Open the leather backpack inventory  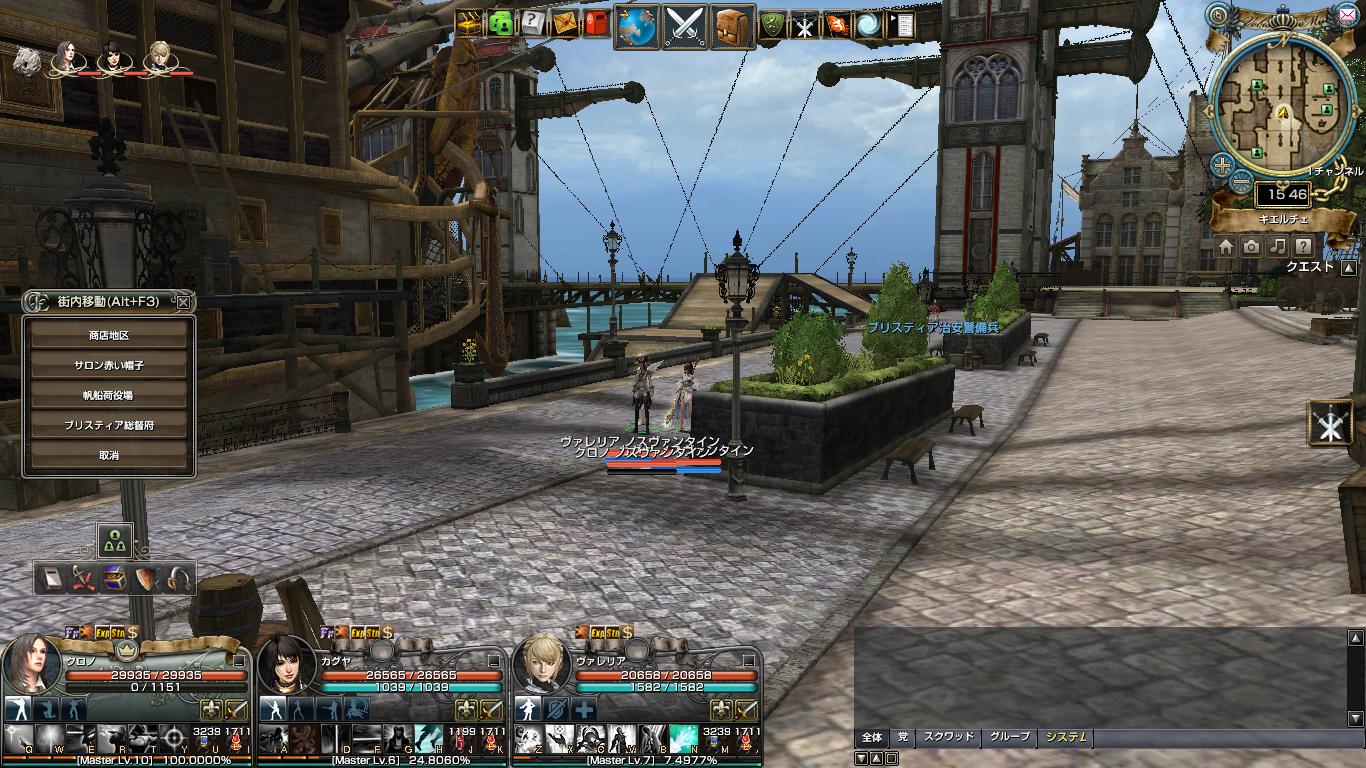tap(734, 25)
